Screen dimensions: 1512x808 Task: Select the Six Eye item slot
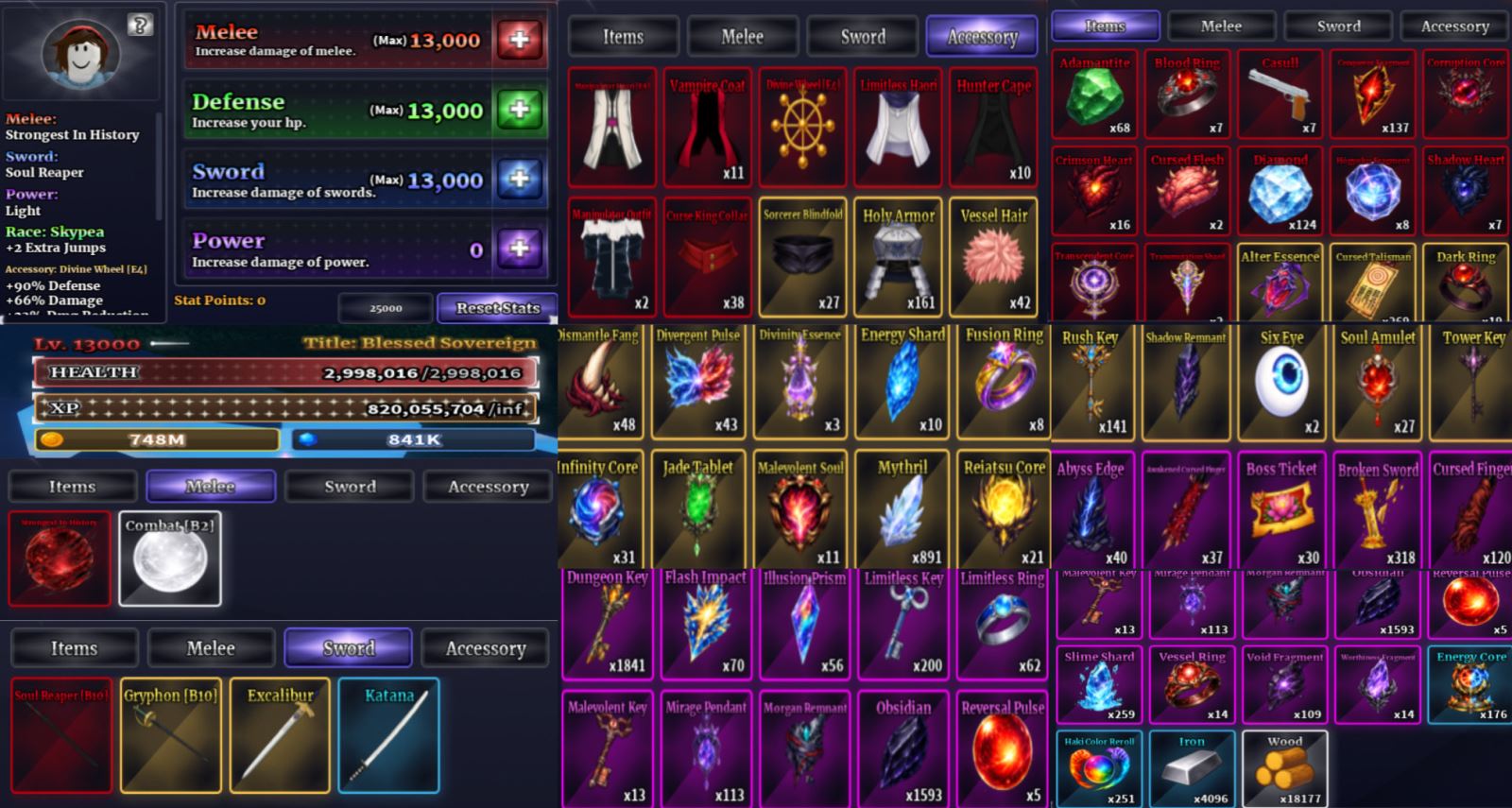(x=1280, y=383)
